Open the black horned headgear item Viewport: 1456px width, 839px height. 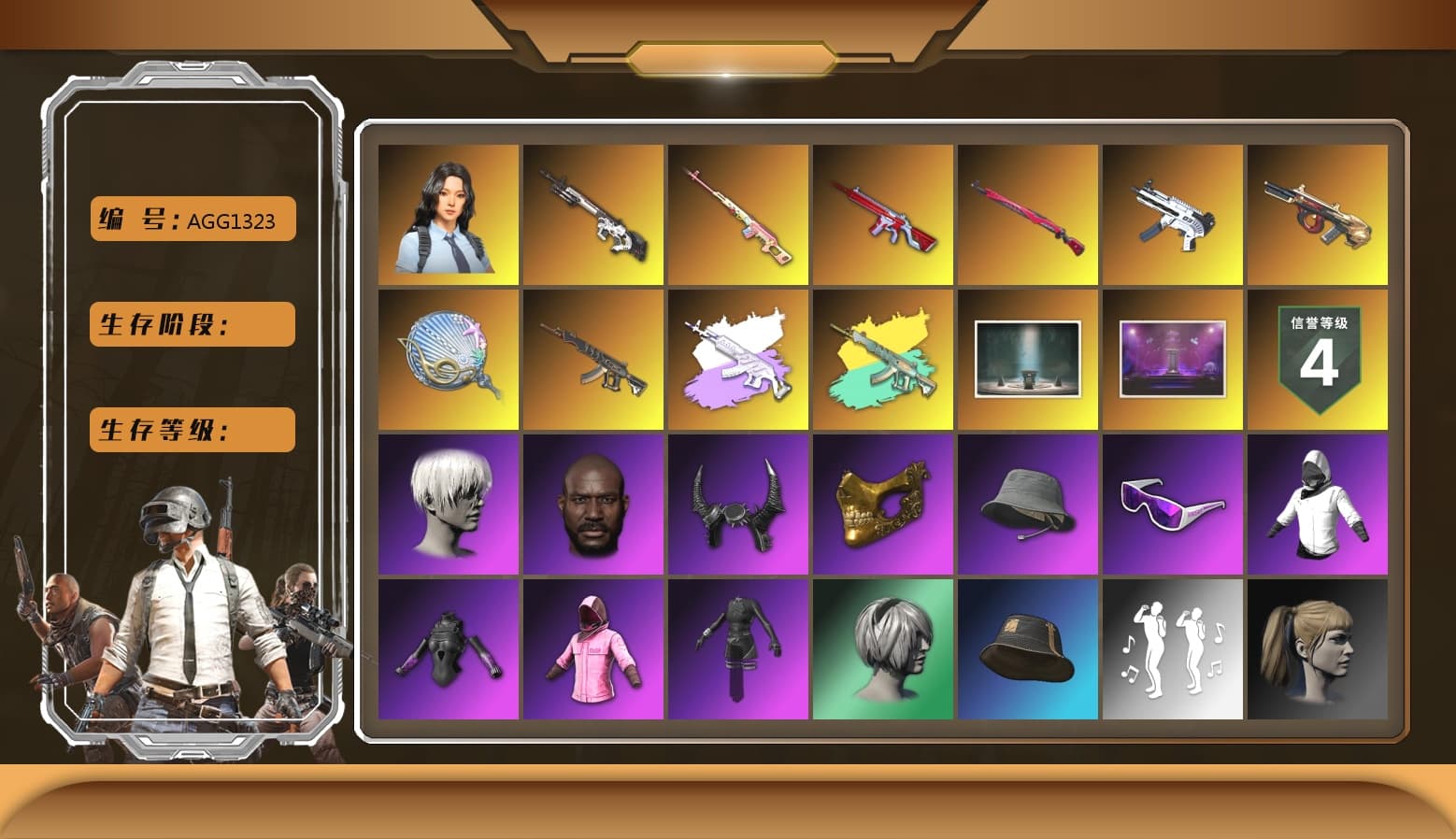pyautogui.click(x=738, y=505)
